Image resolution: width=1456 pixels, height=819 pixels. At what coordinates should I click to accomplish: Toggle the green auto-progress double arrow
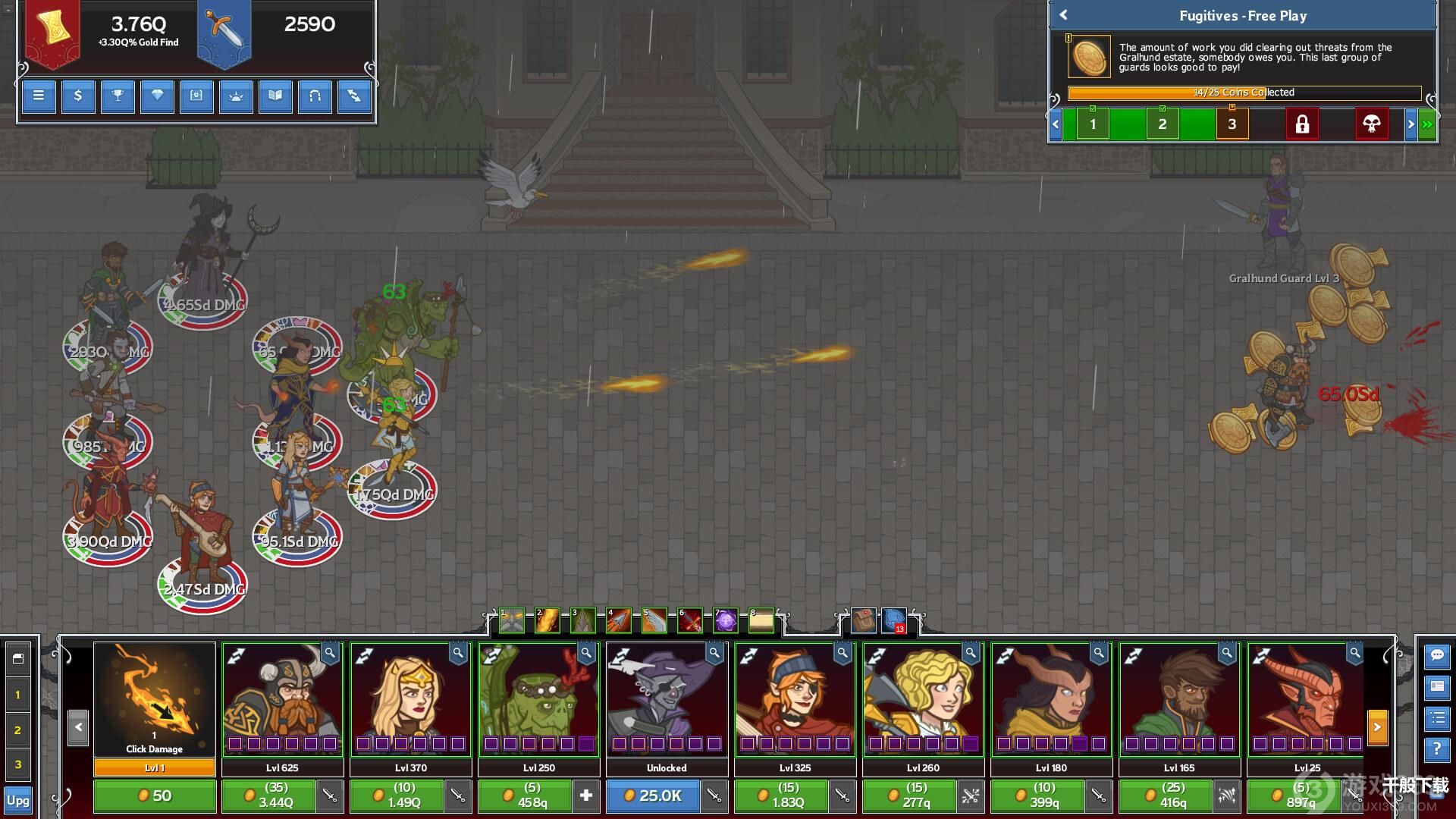tap(1427, 124)
